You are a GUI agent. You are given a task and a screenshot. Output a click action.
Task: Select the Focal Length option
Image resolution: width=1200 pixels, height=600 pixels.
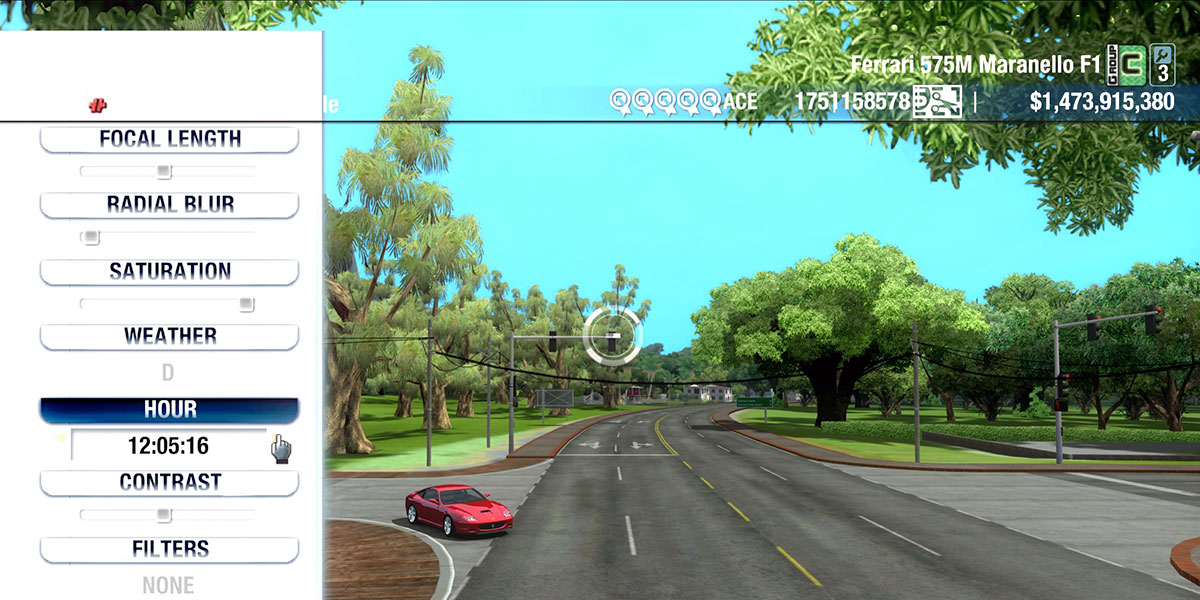tap(169, 139)
